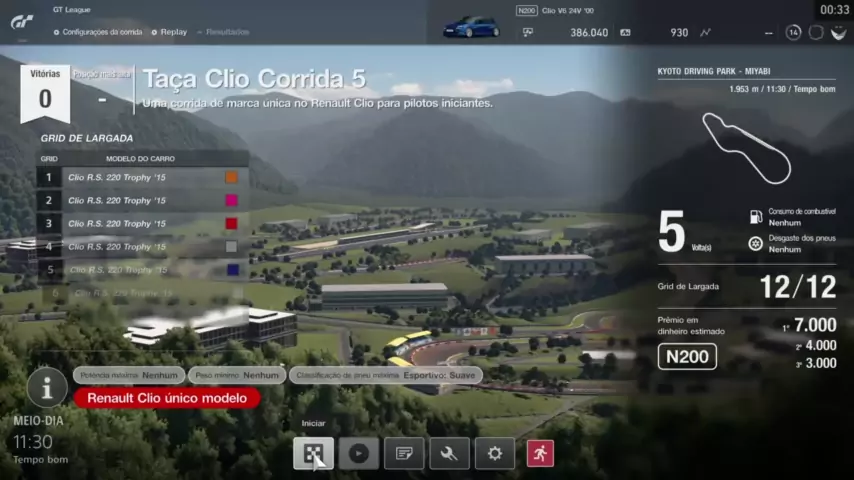The width and height of the screenshot is (854, 480).
Task: Switch to the Replay tab
Action: click(172, 32)
